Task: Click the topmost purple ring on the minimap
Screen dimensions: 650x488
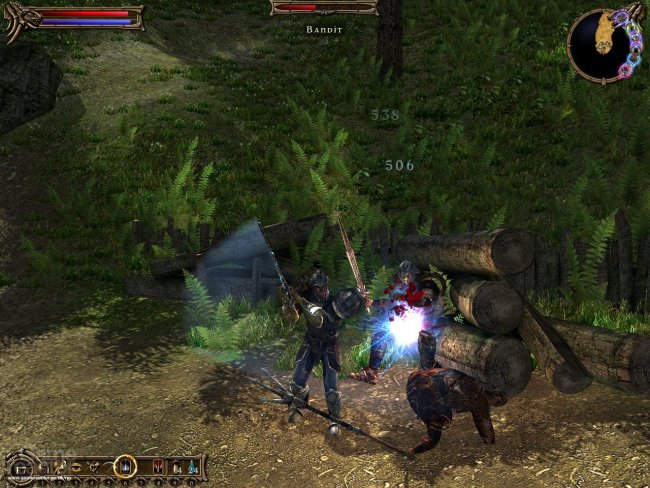Action: tap(620, 17)
